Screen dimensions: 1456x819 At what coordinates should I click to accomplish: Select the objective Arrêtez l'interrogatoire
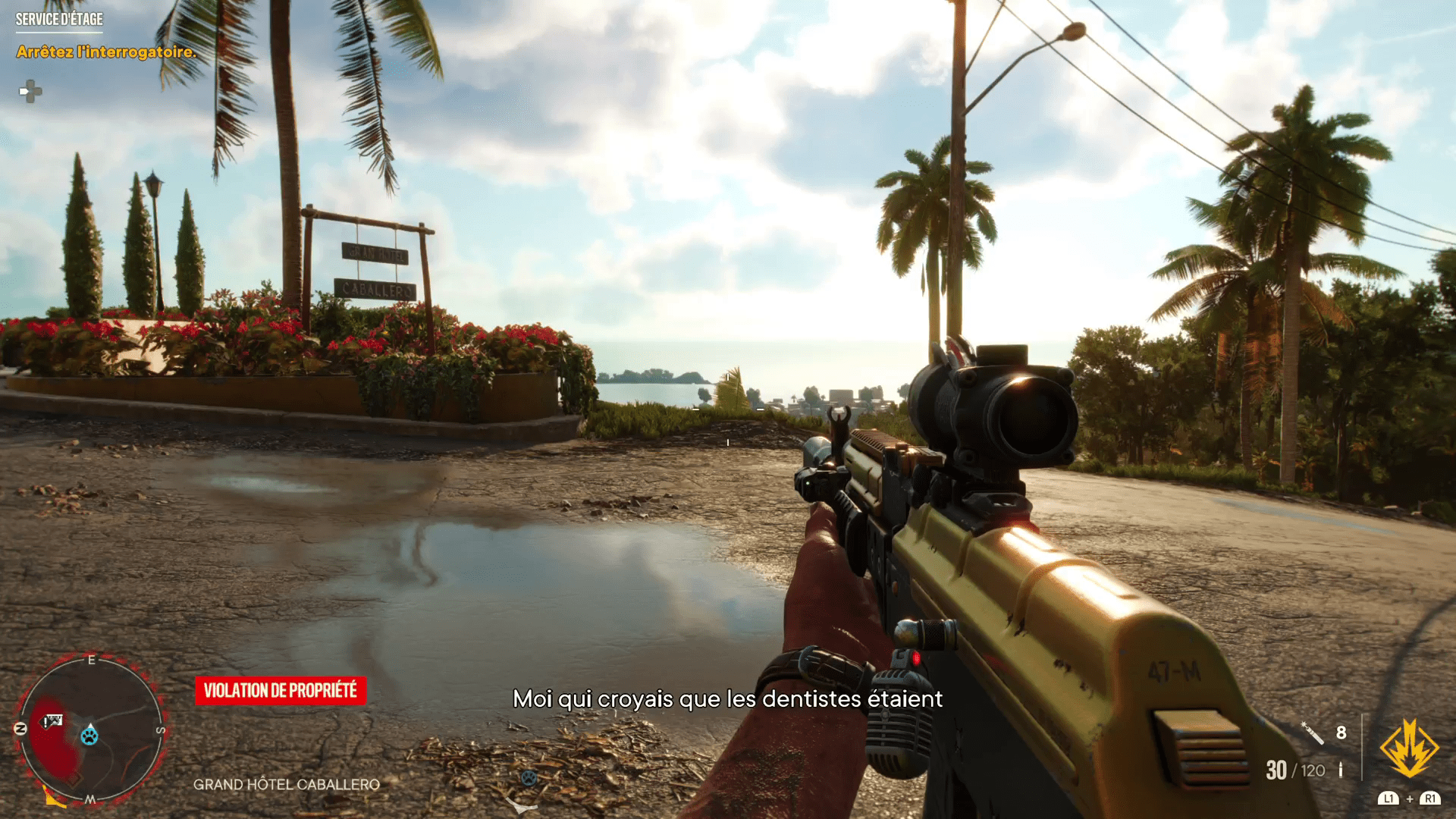106,52
